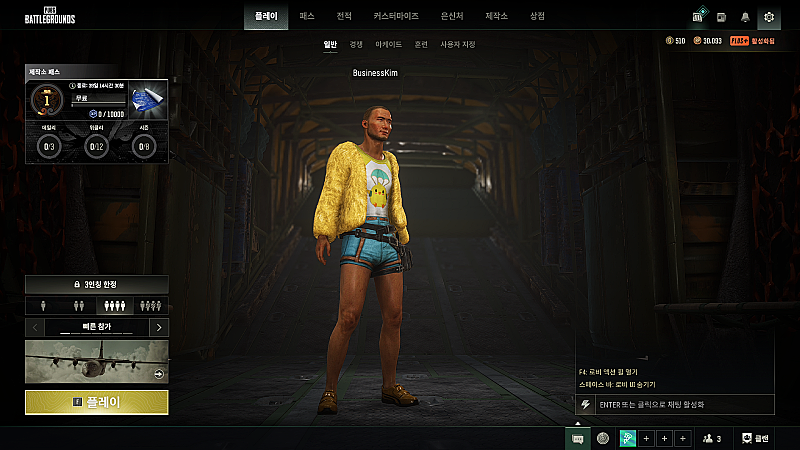Viewport: 800px width, 450px height.
Task: Visit the 상점 store
Action: tap(537, 17)
